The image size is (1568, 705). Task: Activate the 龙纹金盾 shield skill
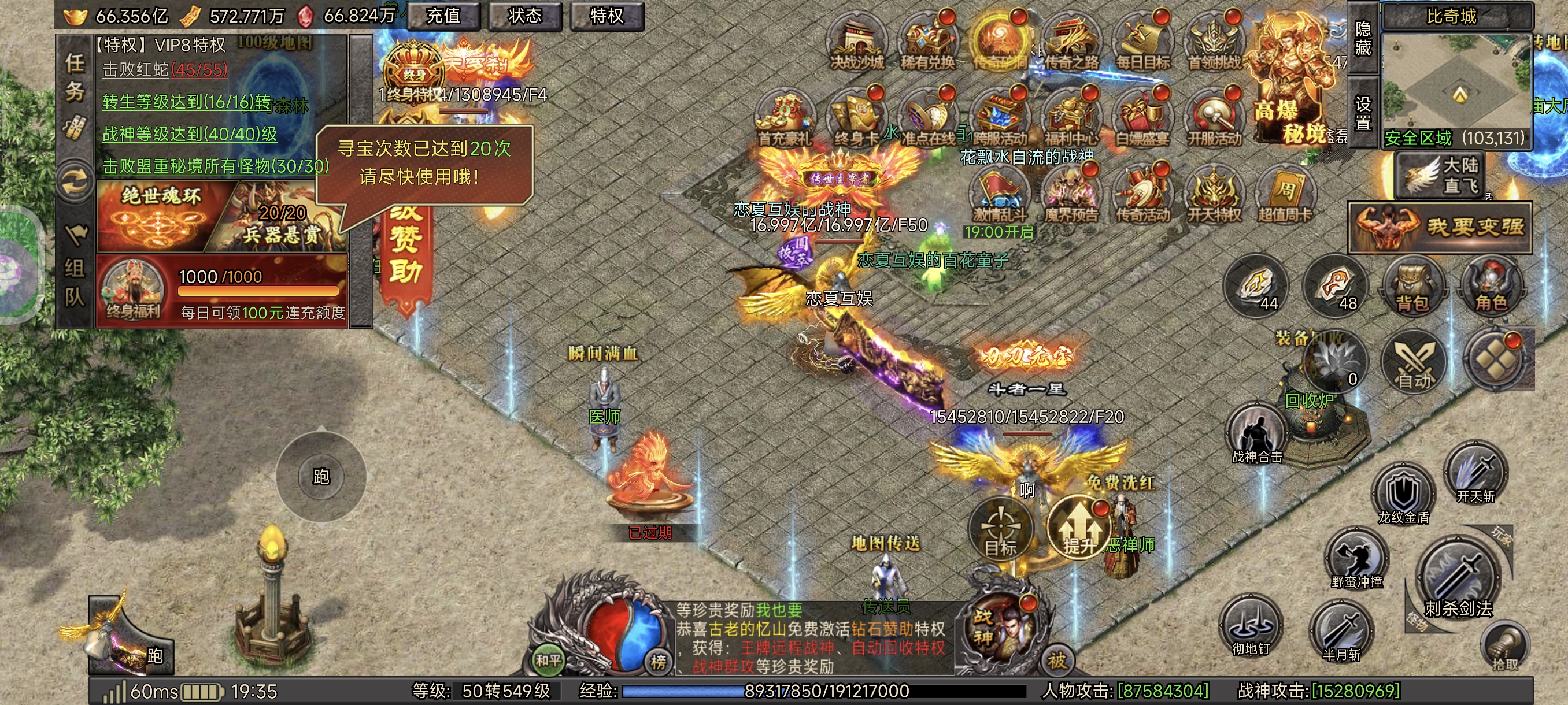(1403, 494)
